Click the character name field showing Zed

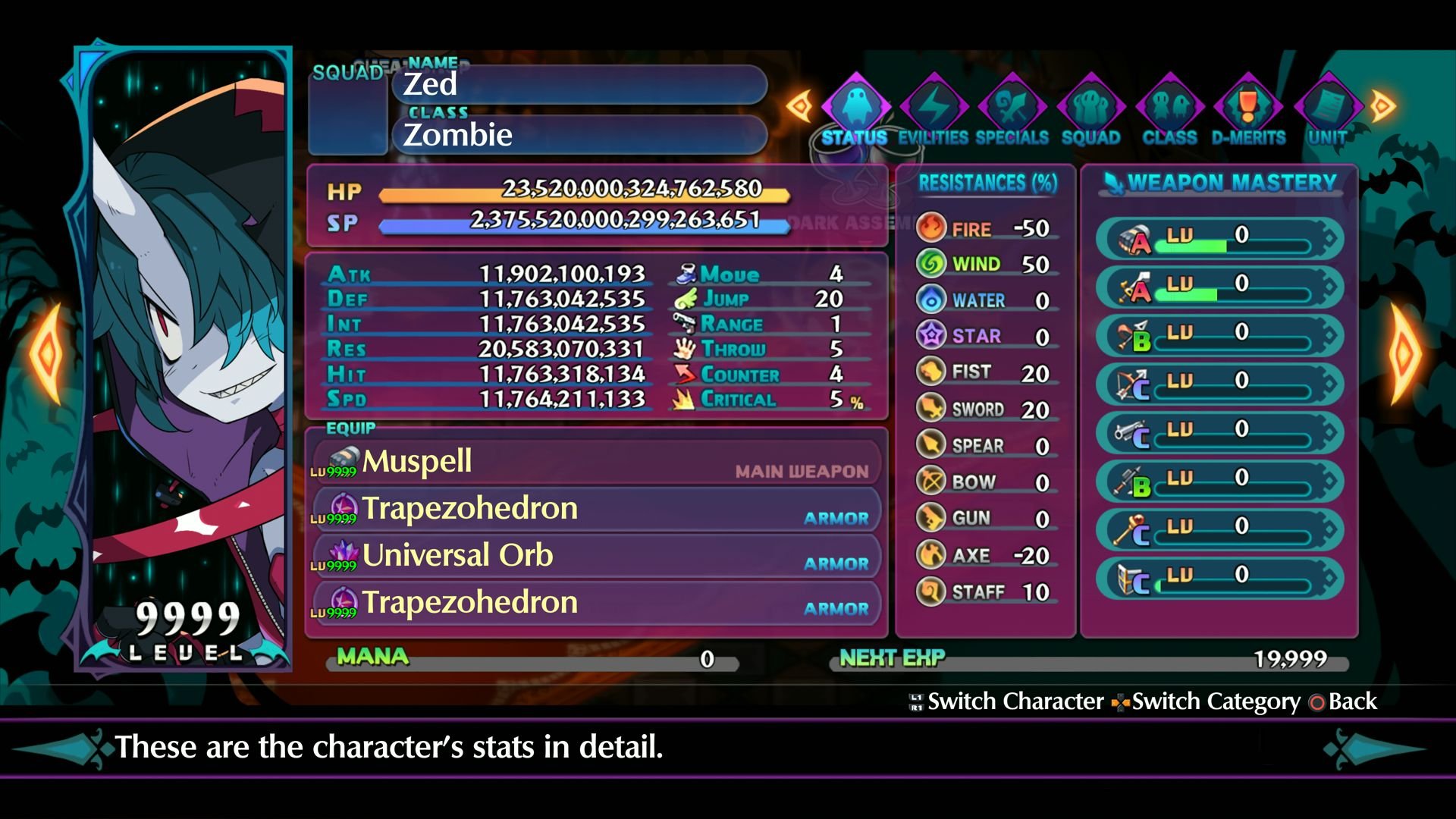tap(580, 85)
